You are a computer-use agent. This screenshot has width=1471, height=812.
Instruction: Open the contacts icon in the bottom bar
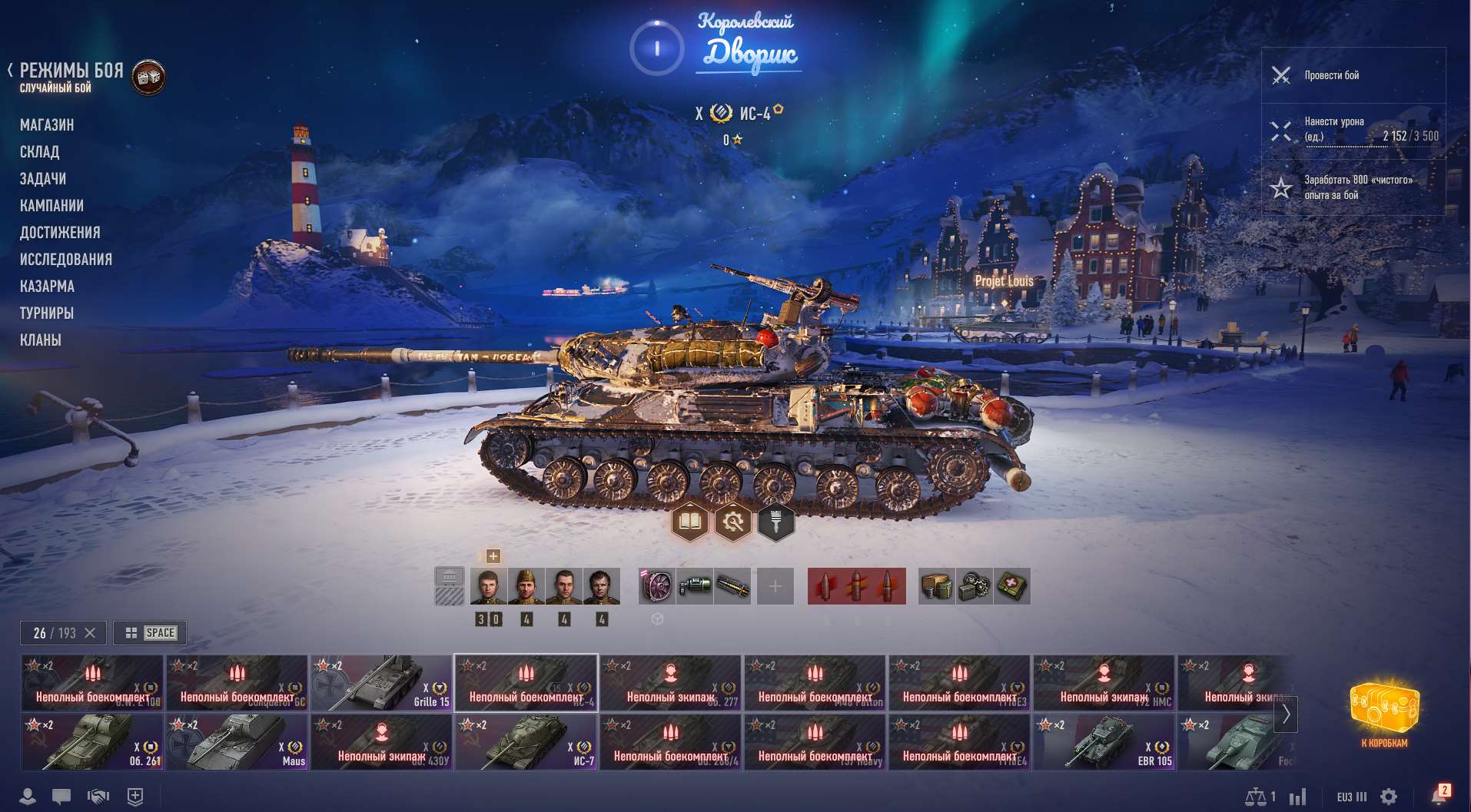click(x=28, y=797)
